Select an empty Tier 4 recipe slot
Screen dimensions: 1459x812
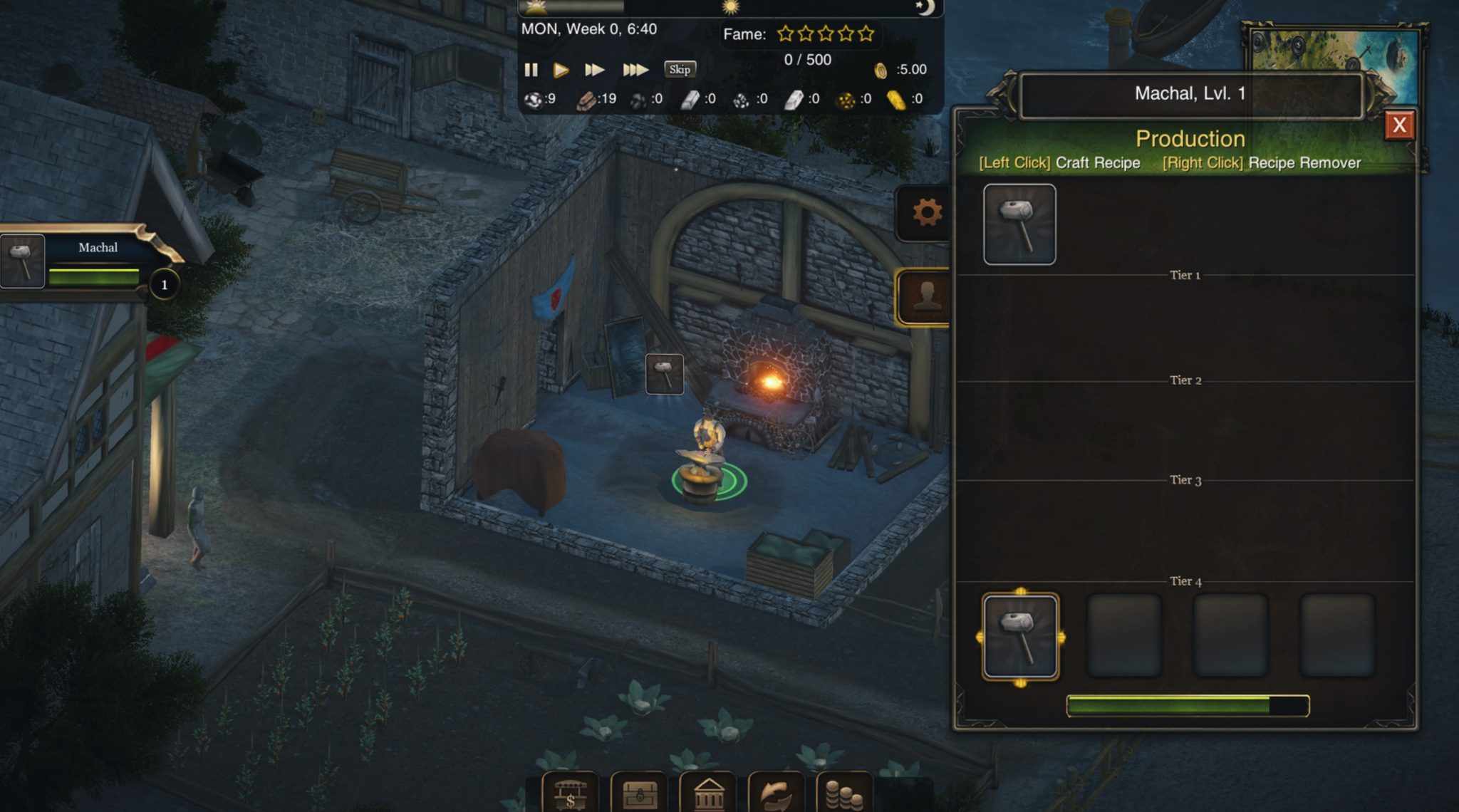[1124, 633]
